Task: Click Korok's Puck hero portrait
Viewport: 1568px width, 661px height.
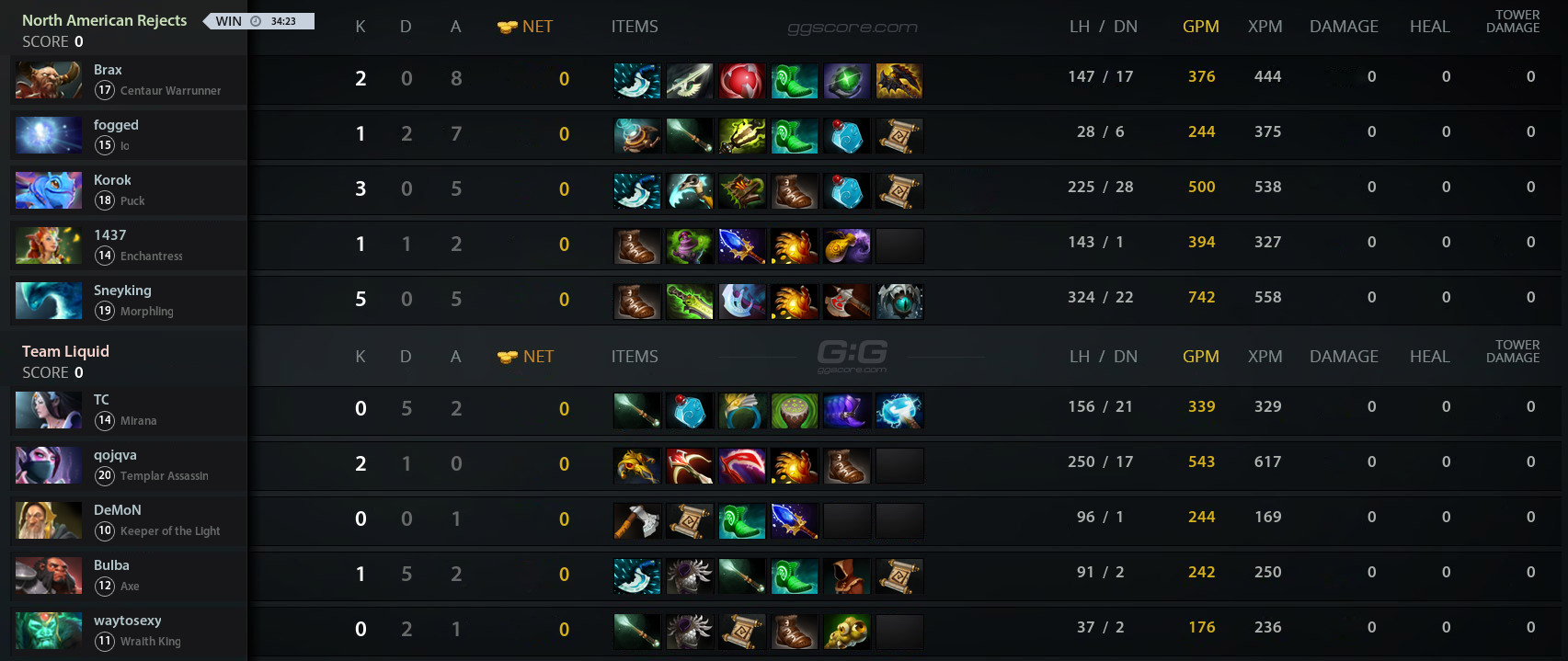Action: (49, 190)
